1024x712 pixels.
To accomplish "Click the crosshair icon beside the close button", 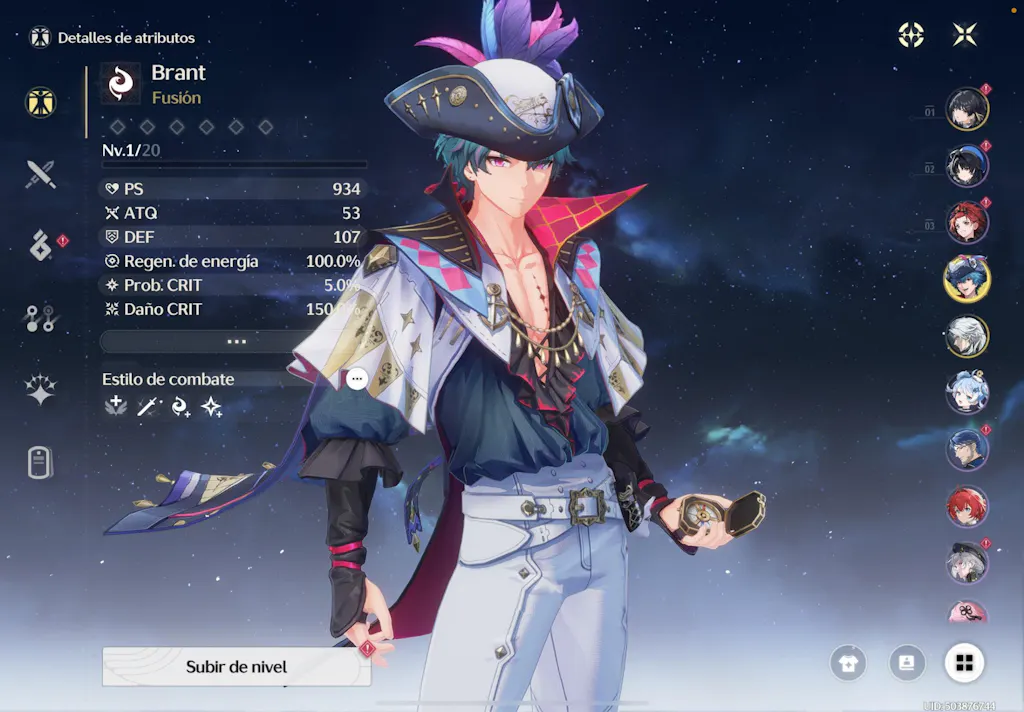I will tap(911, 35).
